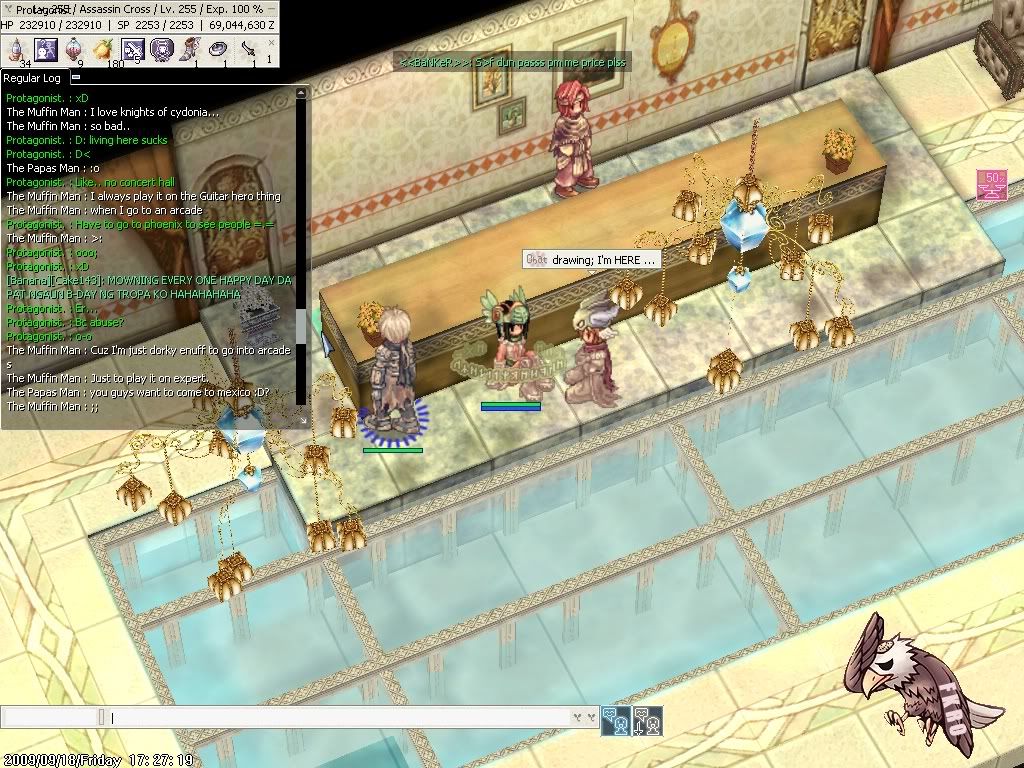Screen dimensions: 1024x768
Task: Click the second chat options button
Action: point(646,719)
